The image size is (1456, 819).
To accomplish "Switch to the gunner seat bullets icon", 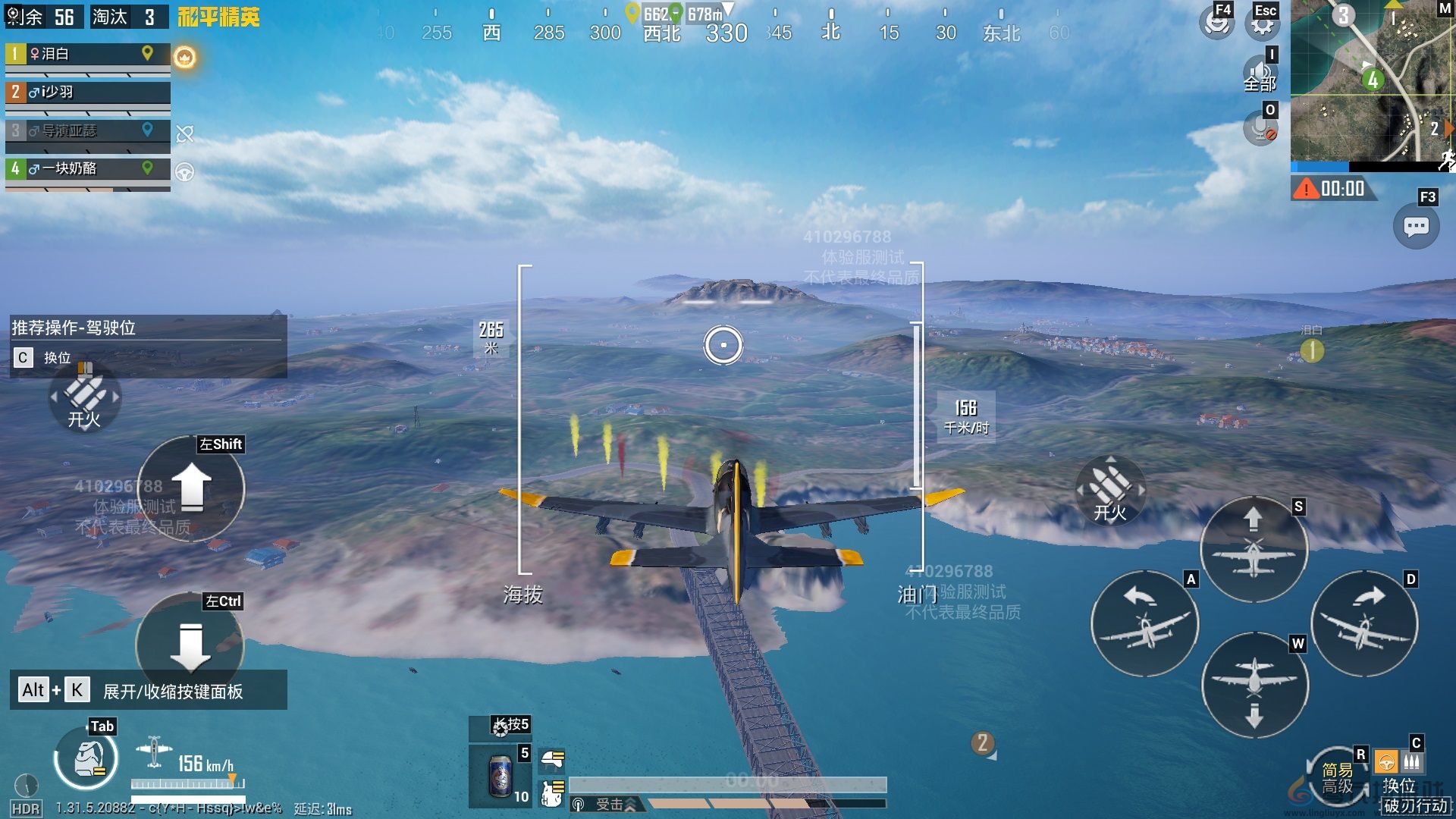I will pos(1411,761).
